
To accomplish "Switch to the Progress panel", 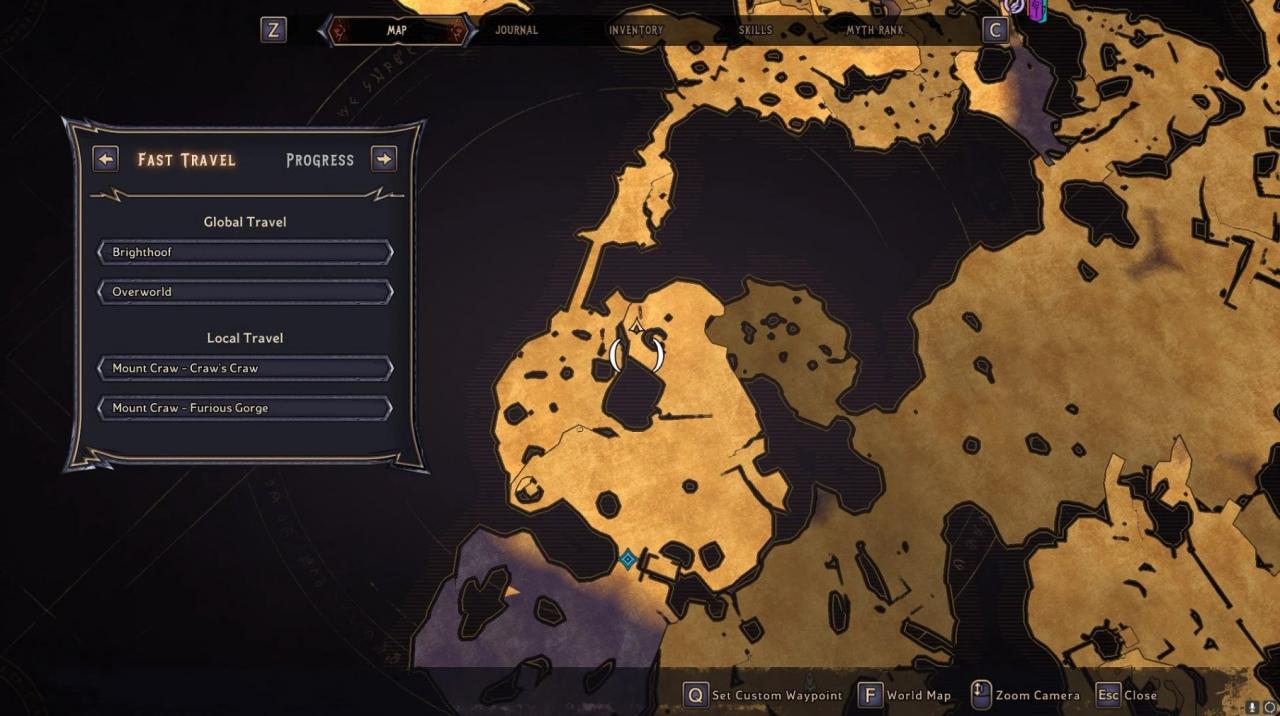I will tap(320, 160).
